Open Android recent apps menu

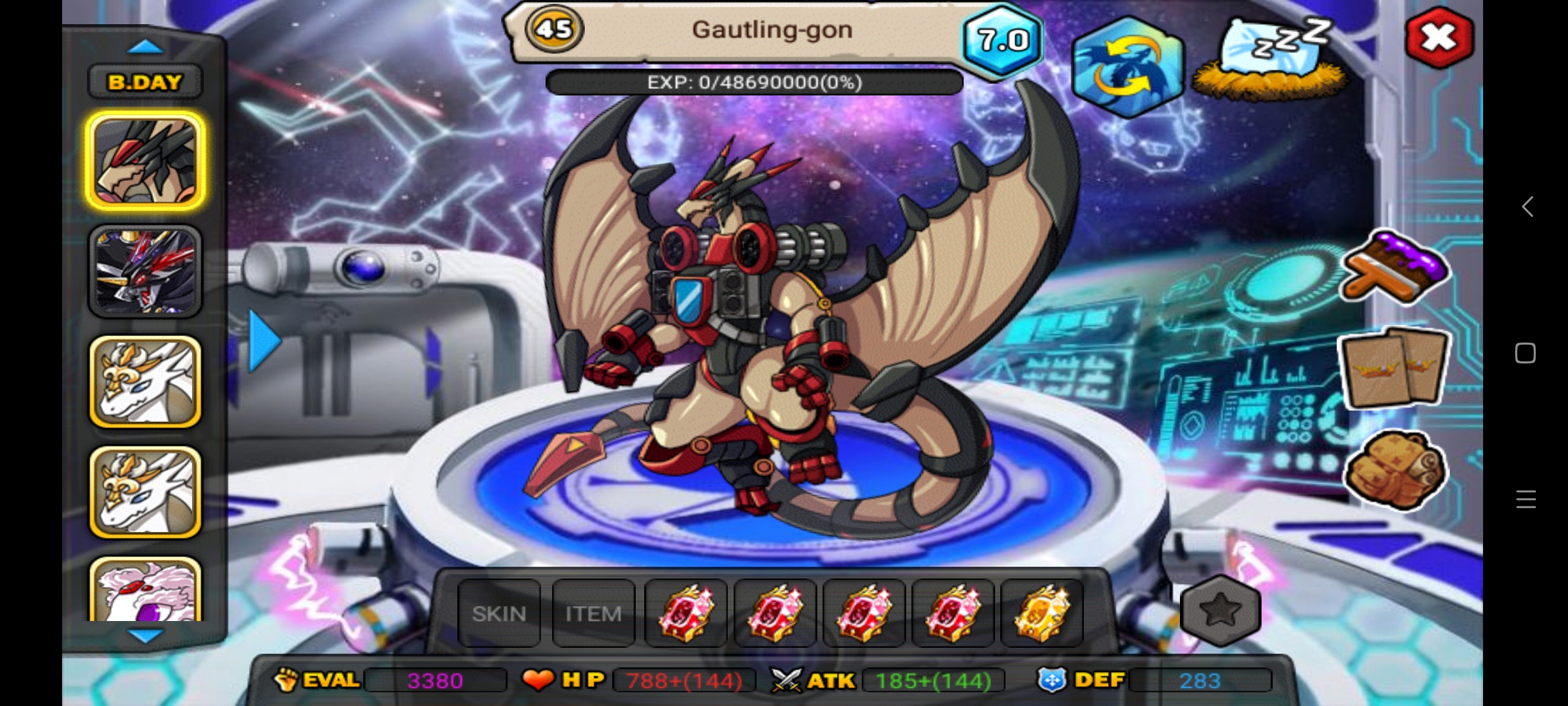tap(1526, 499)
